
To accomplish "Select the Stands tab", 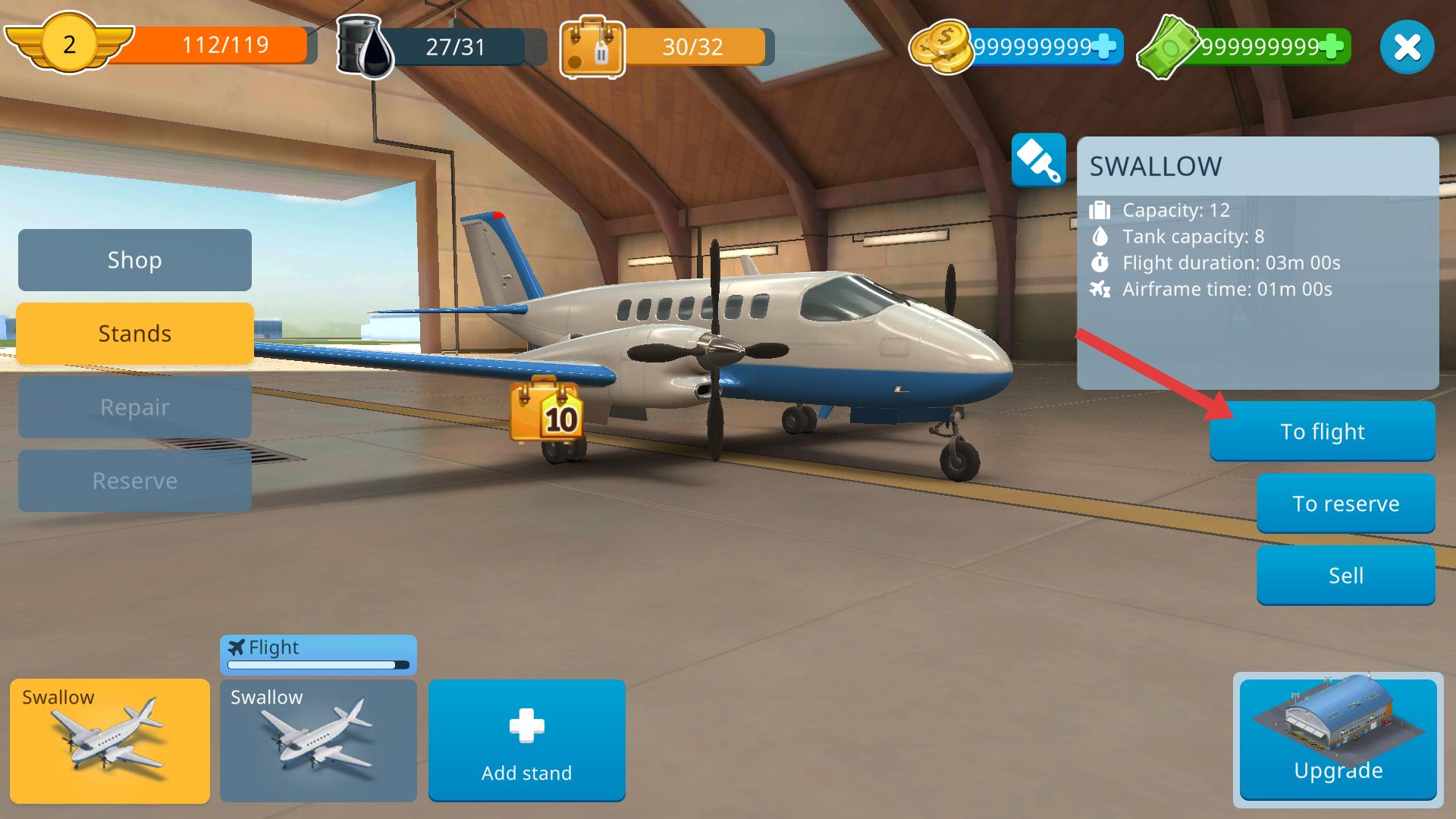I will 134,334.
